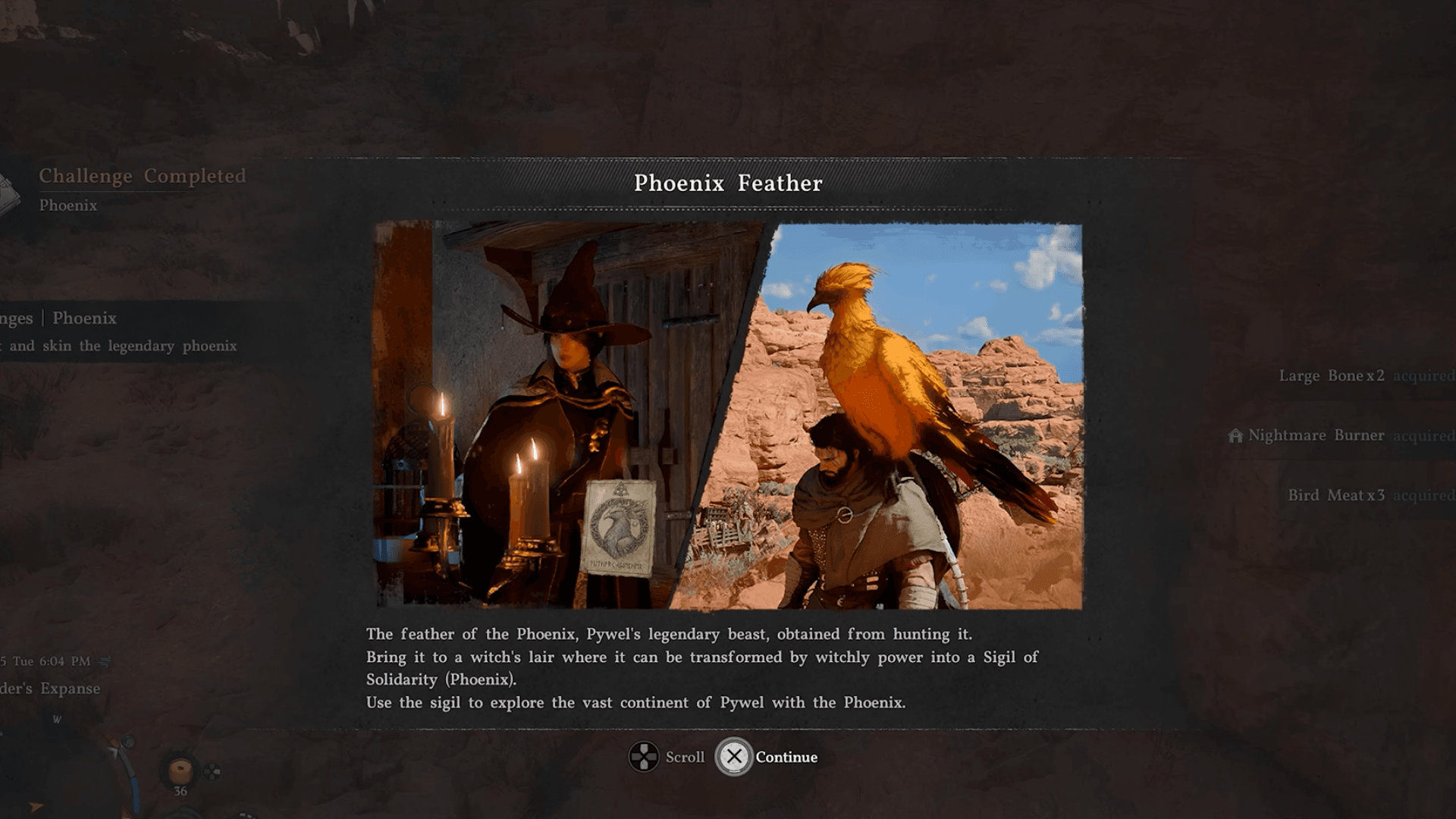Expand the skin the legendary phoenix objective

118,346
